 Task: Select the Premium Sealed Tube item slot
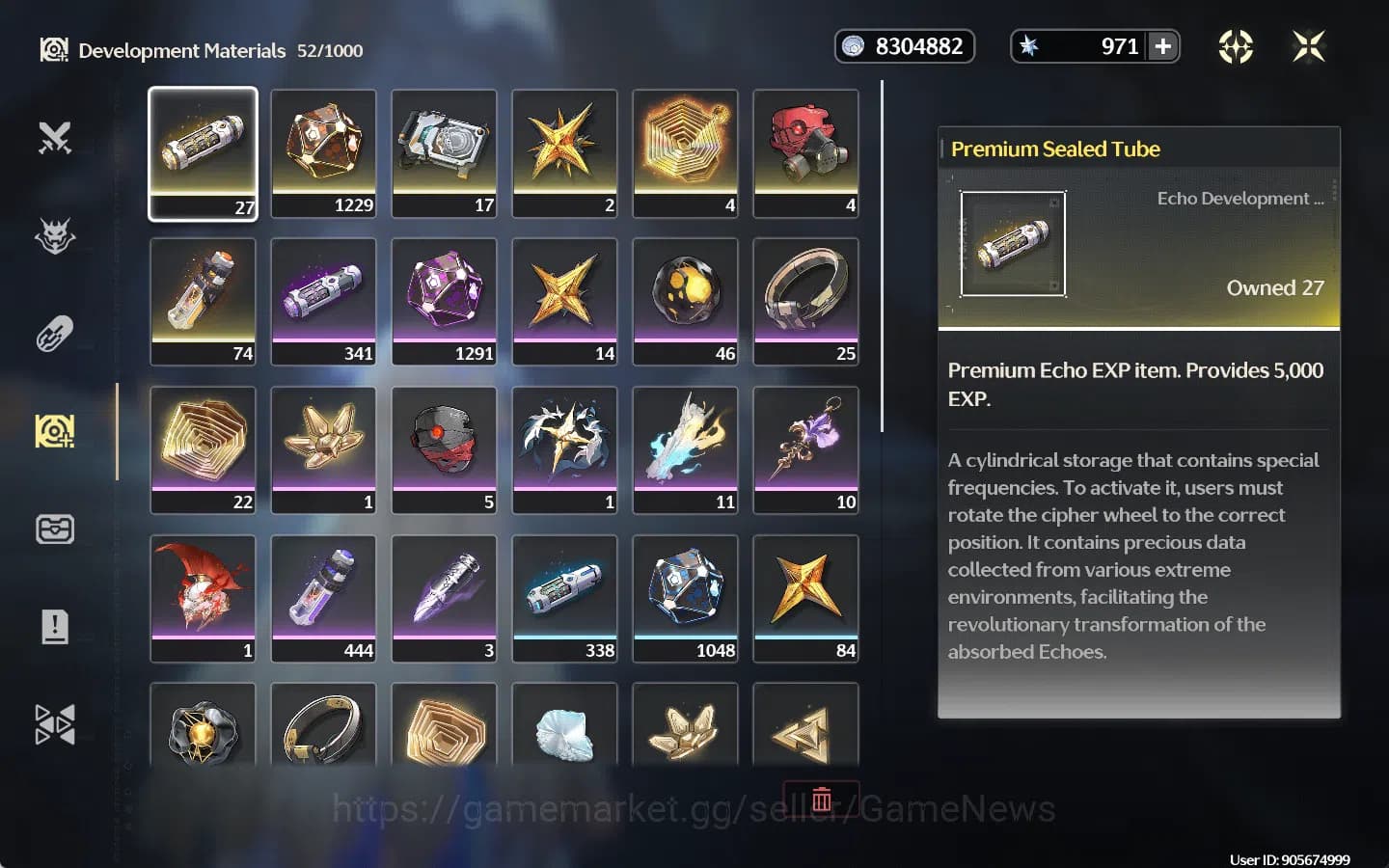click(203, 154)
